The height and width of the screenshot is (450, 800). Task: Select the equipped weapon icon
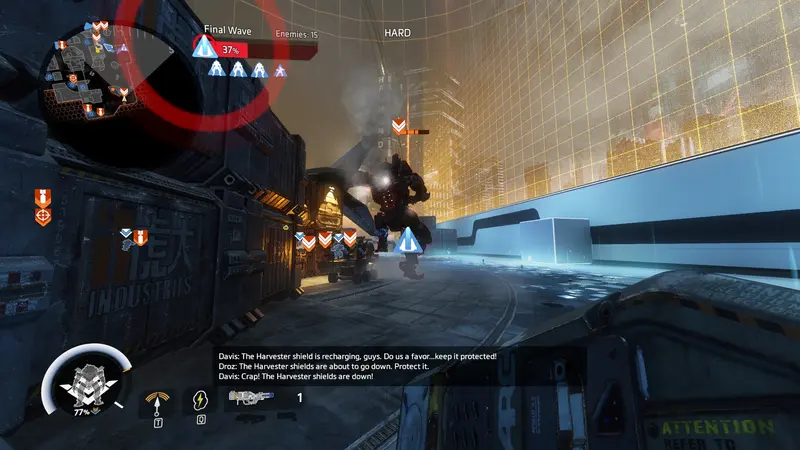252,397
